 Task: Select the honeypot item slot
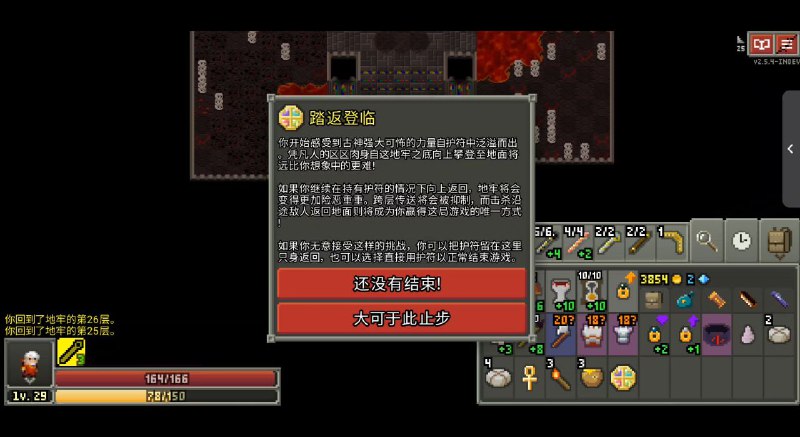tap(592, 380)
